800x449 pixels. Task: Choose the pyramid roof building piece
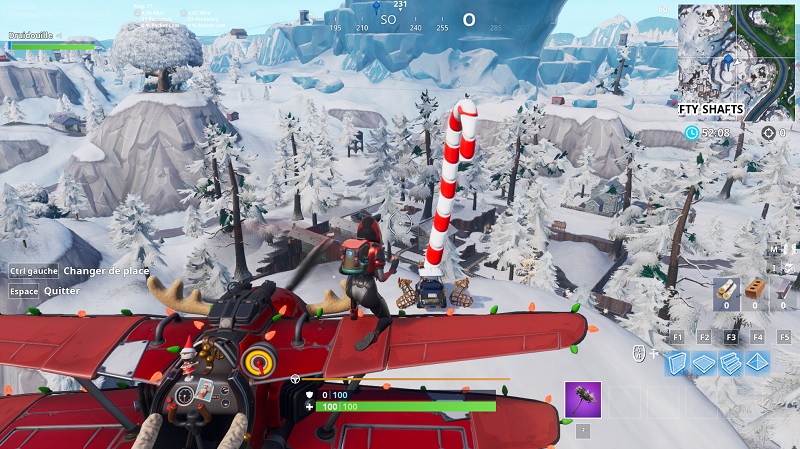757,363
